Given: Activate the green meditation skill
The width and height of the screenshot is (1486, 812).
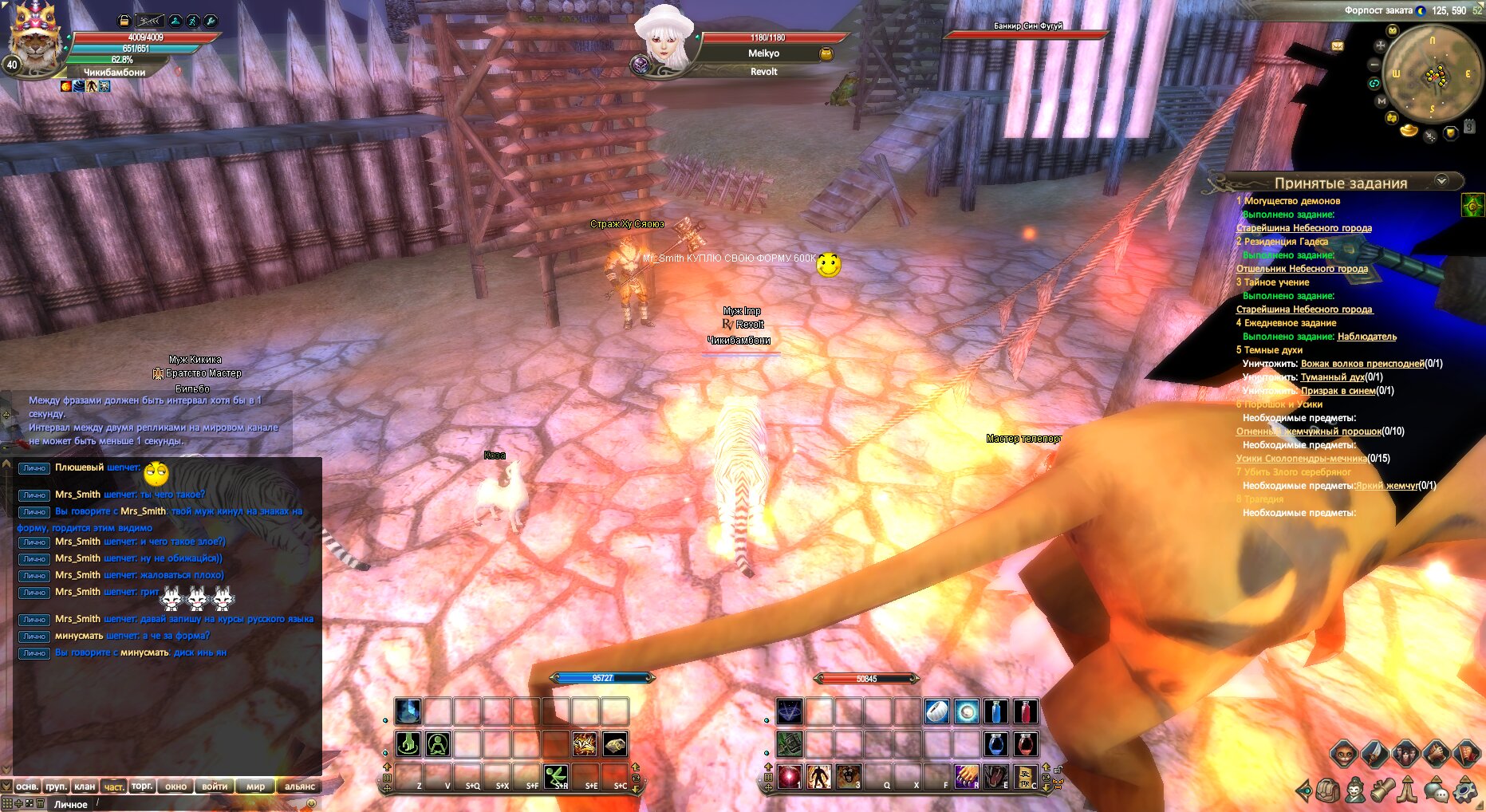Looking at the screenshot, I should click(437, 744).
